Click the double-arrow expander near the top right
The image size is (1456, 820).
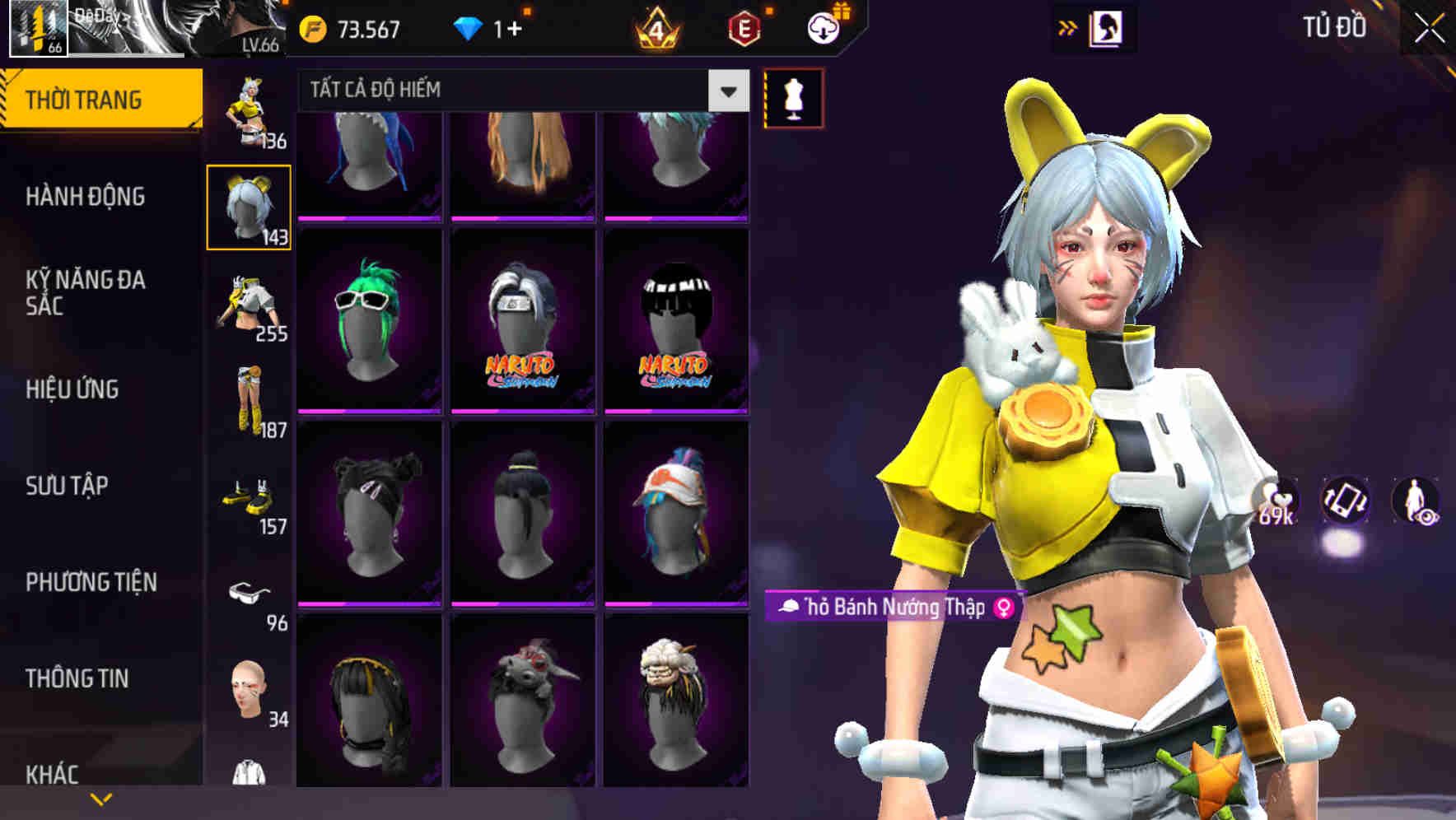(1069, 27)
